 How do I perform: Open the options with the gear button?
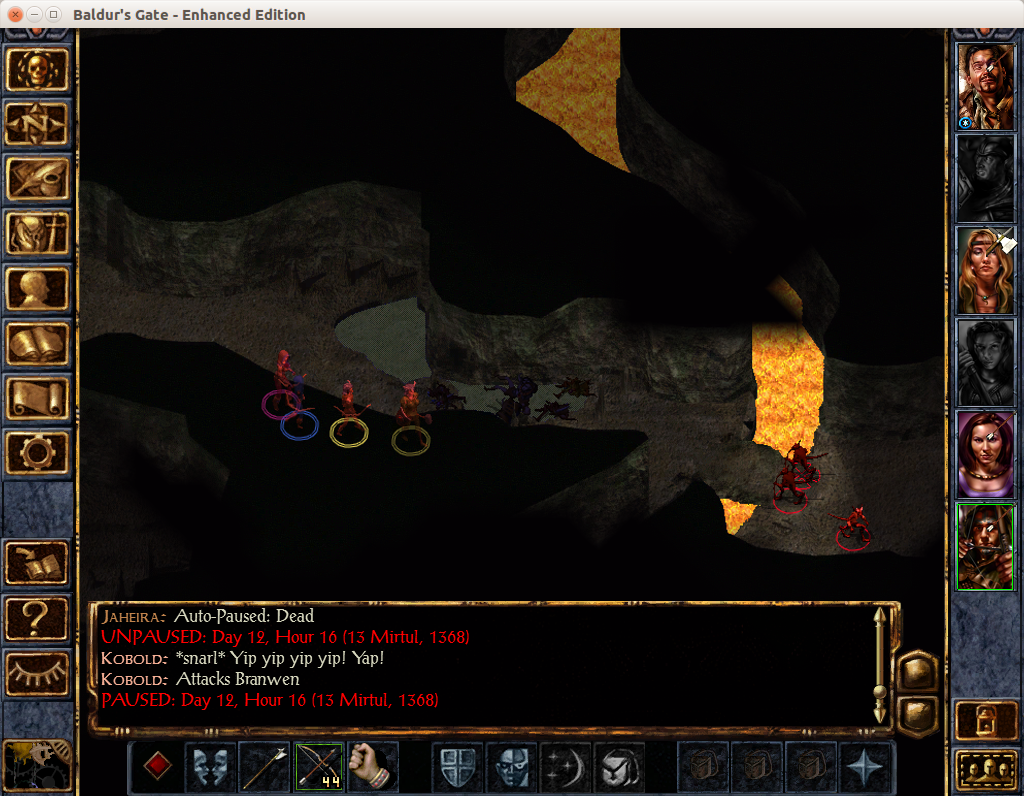click(38, 452)
